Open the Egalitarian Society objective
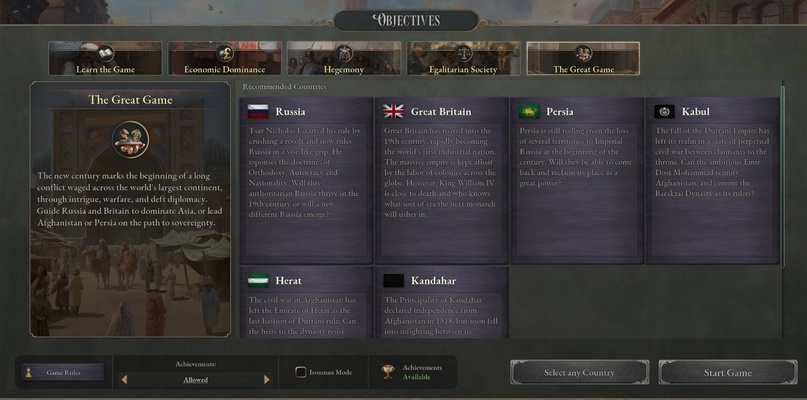807x400 pixels. pos(463,59)
